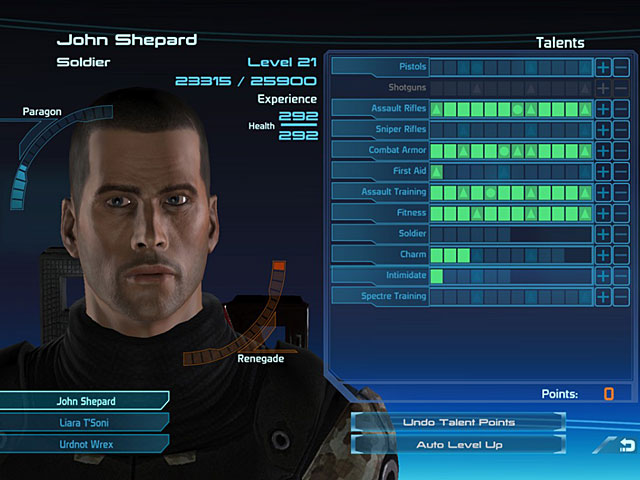Increase the Sniper Rifles talent

coord(603,130)
